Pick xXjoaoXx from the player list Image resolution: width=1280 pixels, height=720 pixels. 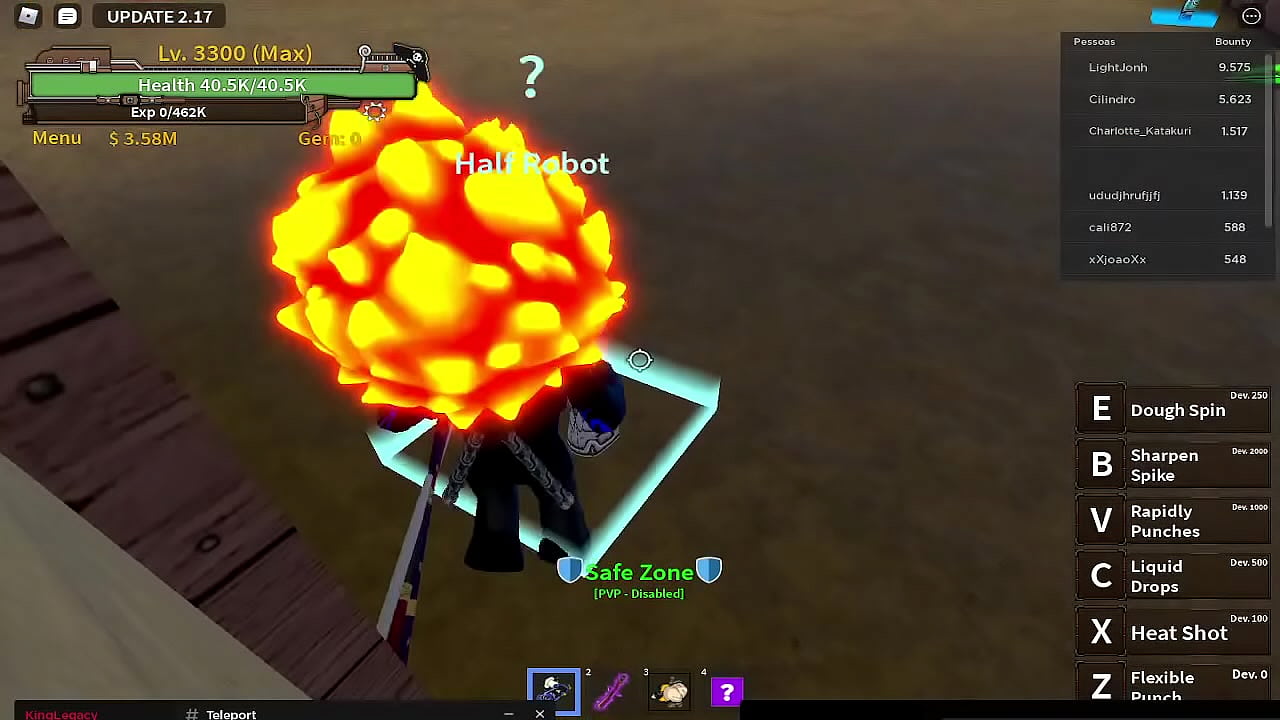[x=1117, y=259]
